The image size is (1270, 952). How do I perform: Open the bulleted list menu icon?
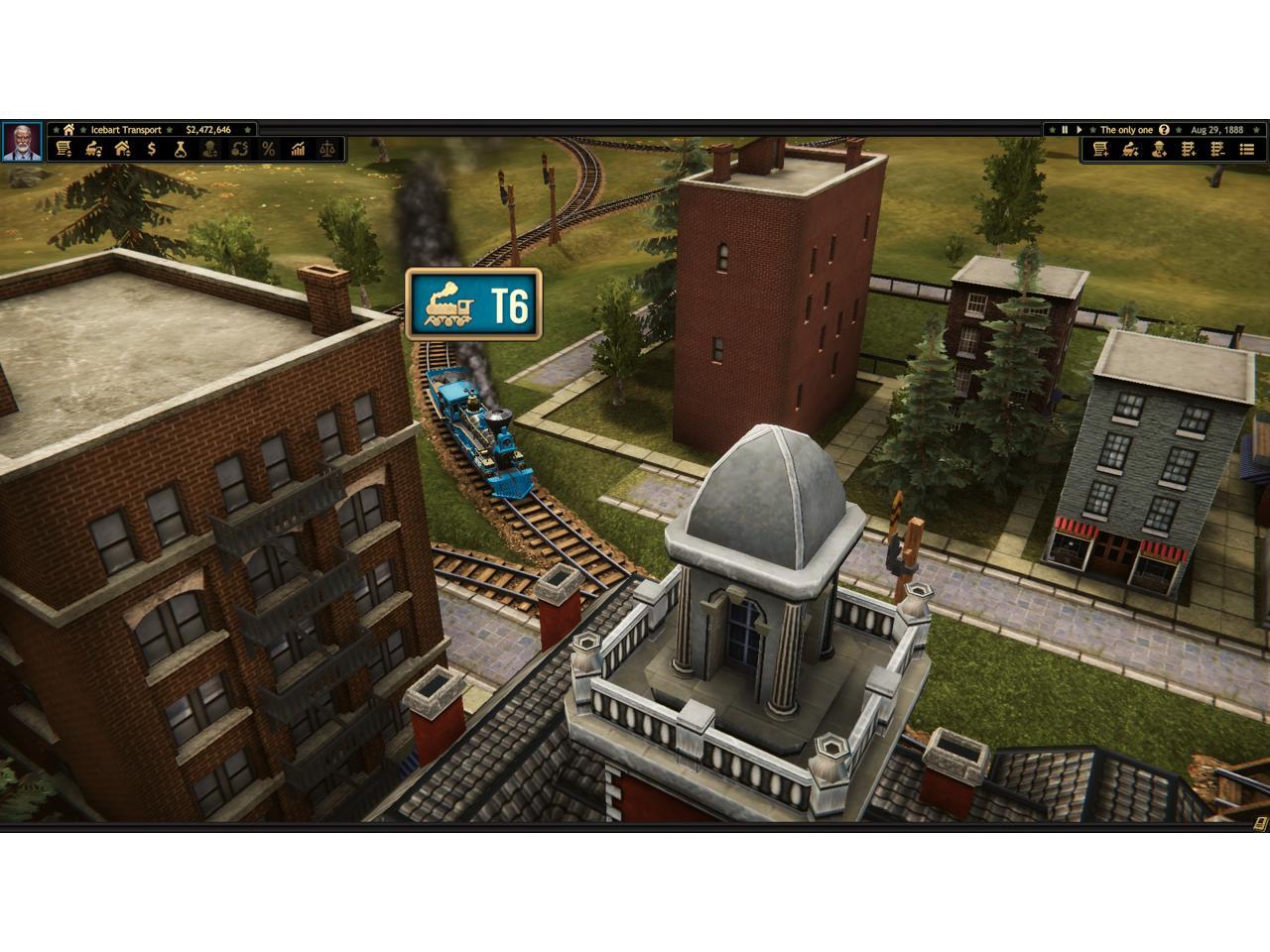[1247, 150]
